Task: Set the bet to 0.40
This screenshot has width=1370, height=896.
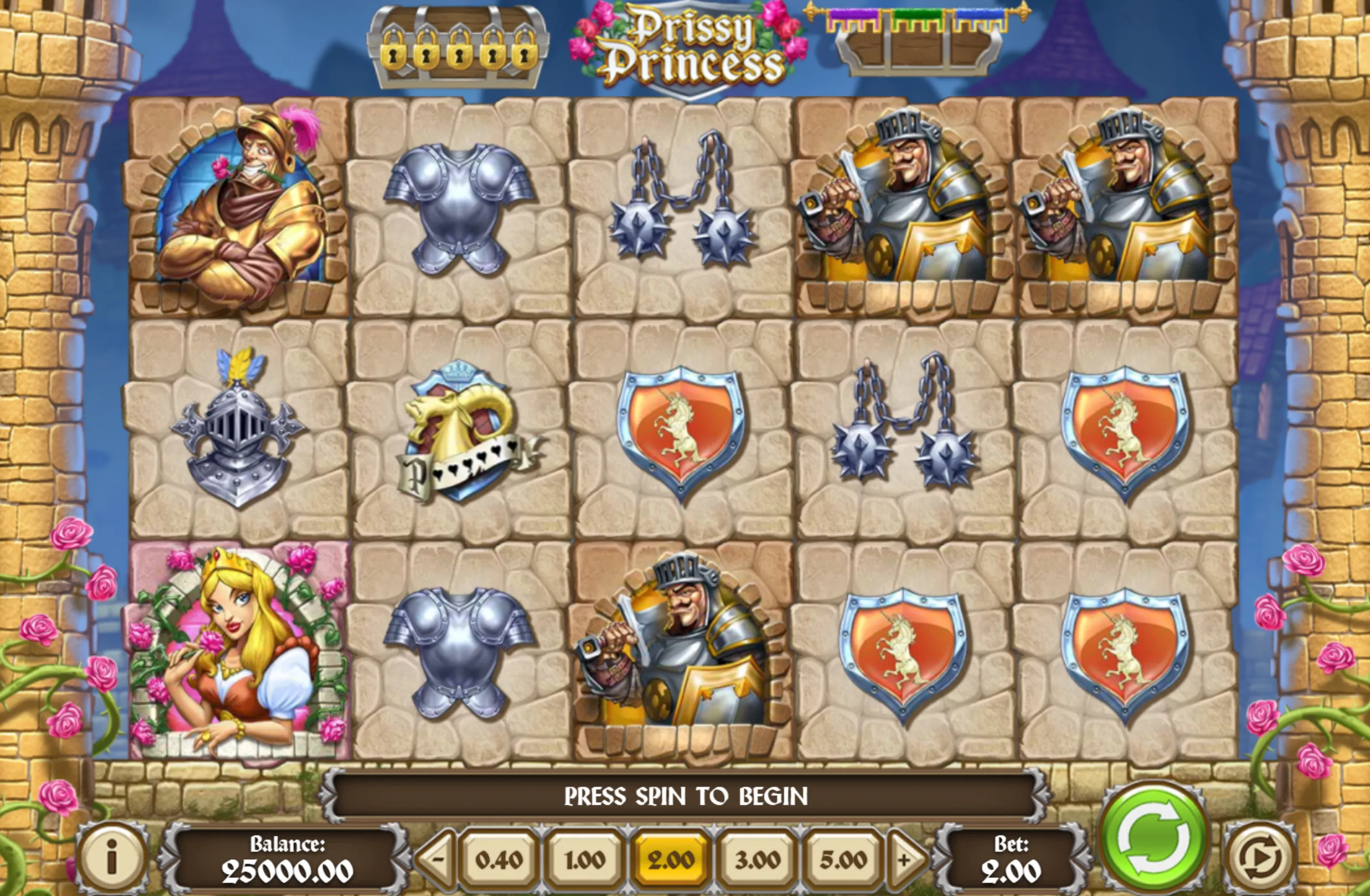Action: (x=499, y=860)
